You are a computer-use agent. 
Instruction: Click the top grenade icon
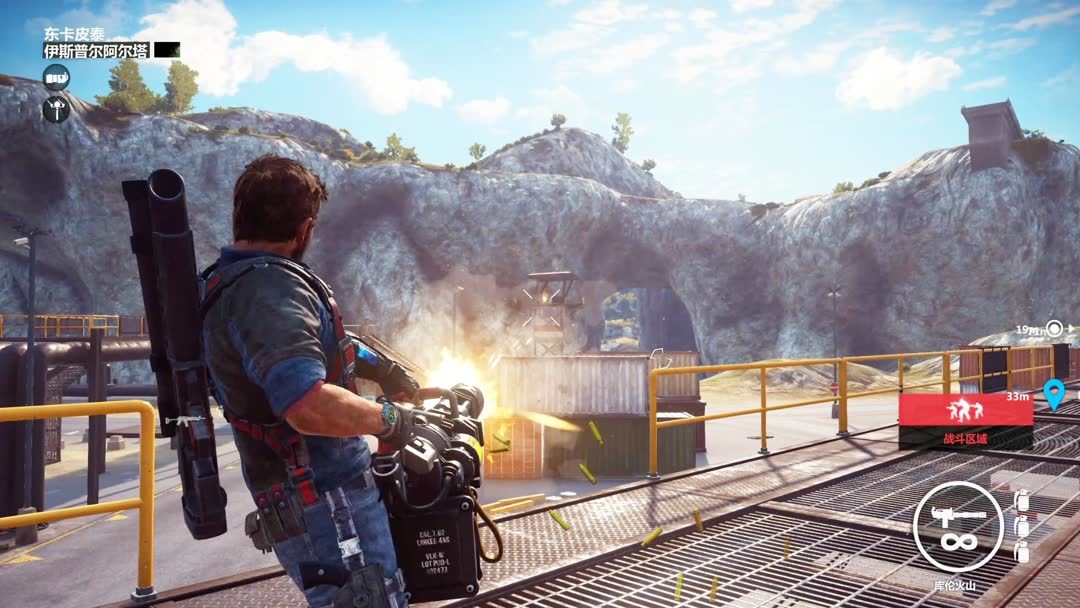[1021, 500]
